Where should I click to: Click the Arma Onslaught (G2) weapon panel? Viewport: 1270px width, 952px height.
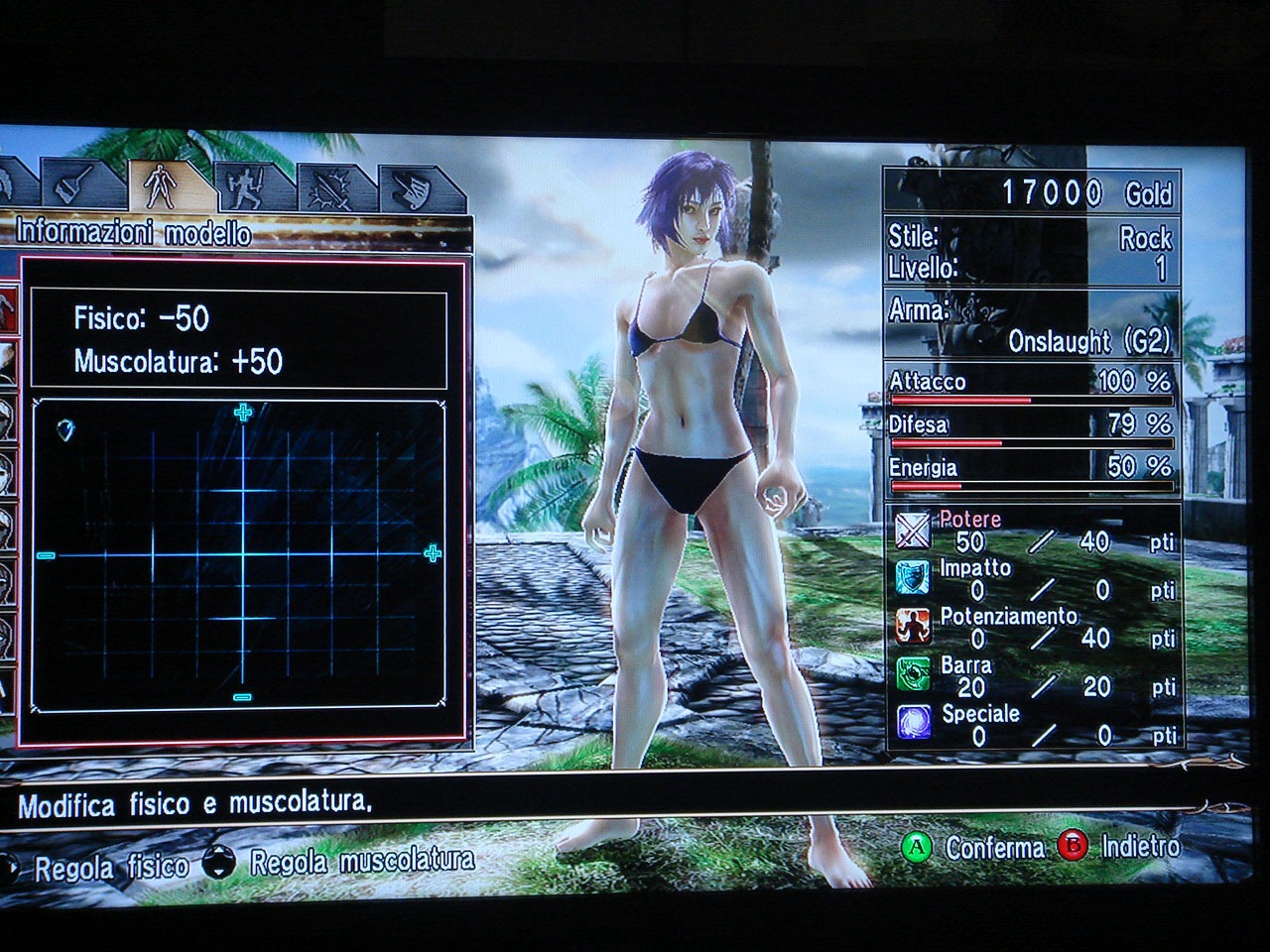point(1031,326)
